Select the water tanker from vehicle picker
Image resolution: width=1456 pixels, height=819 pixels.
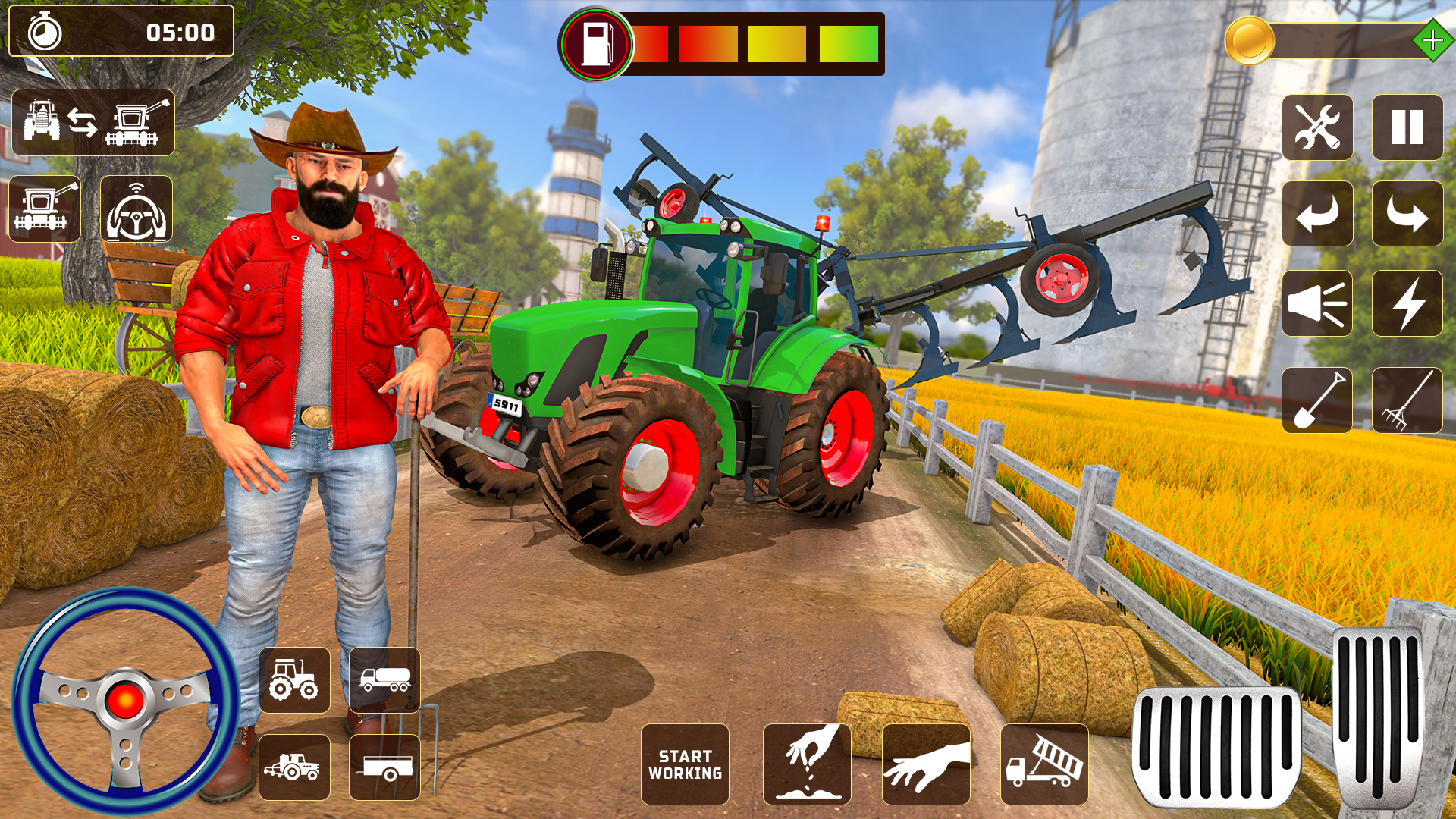point(387,680)
